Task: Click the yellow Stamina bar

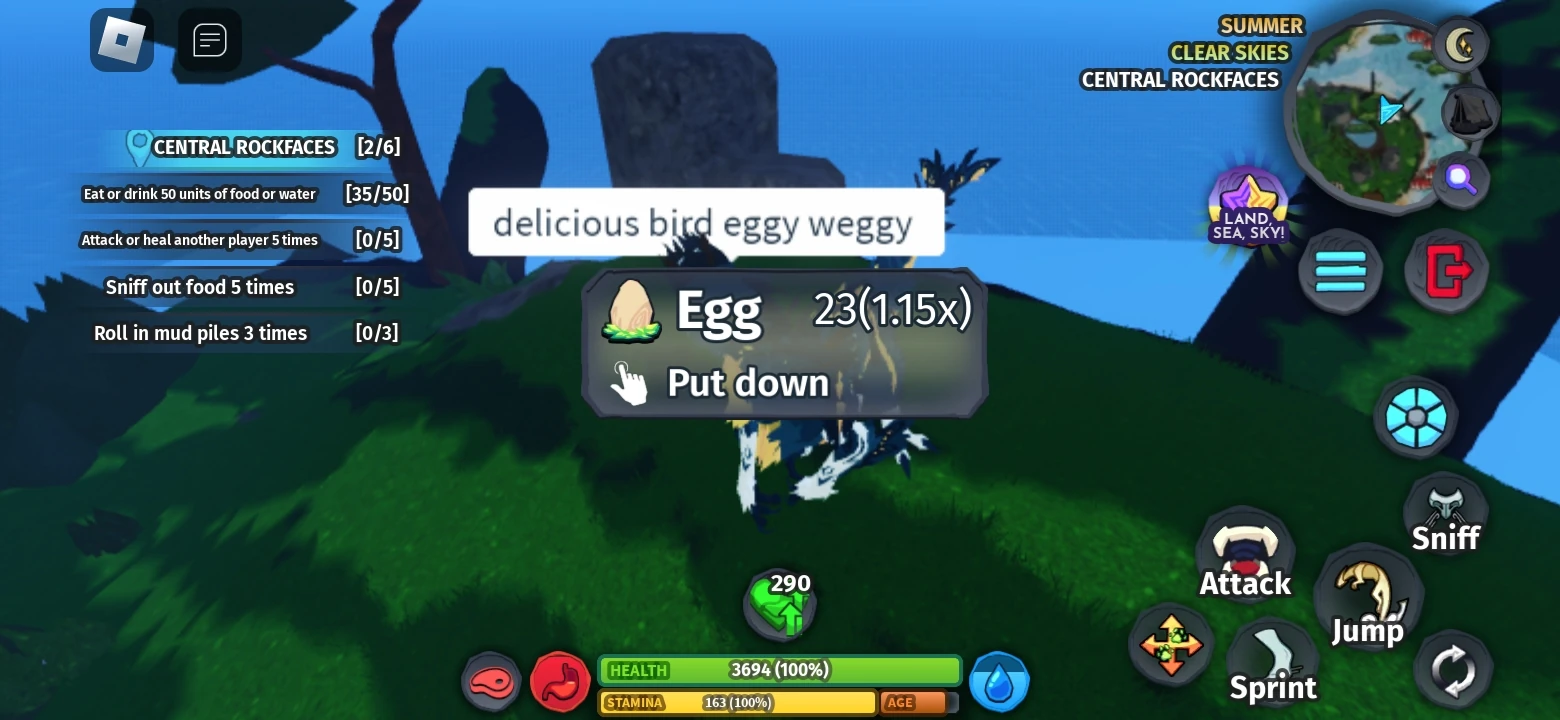Action: (737, 703)
